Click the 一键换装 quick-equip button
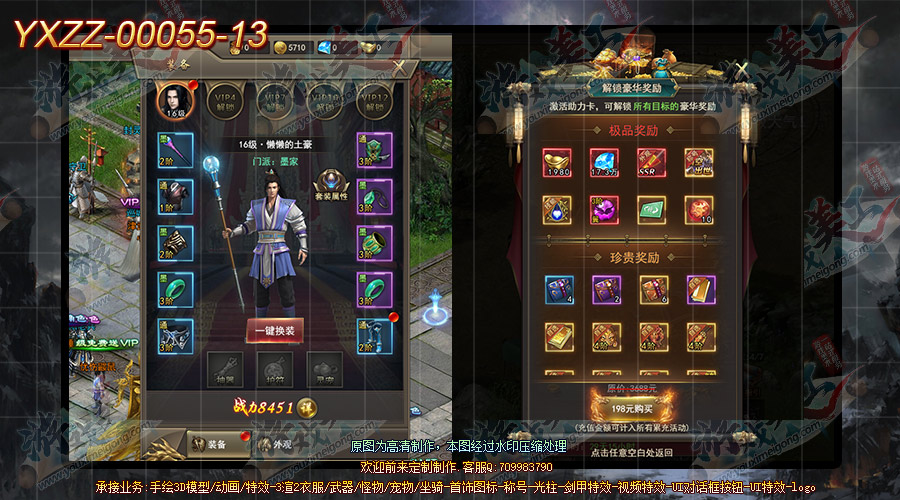This screenshot has height=500, width=900. coord(274,330)
